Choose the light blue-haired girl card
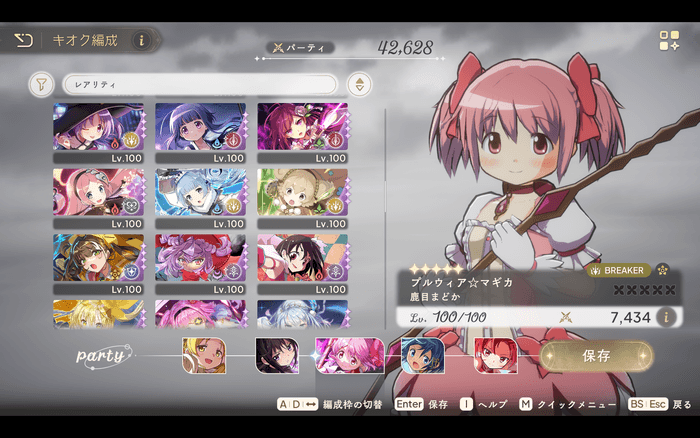700x438 pixels. pos(200,192)
